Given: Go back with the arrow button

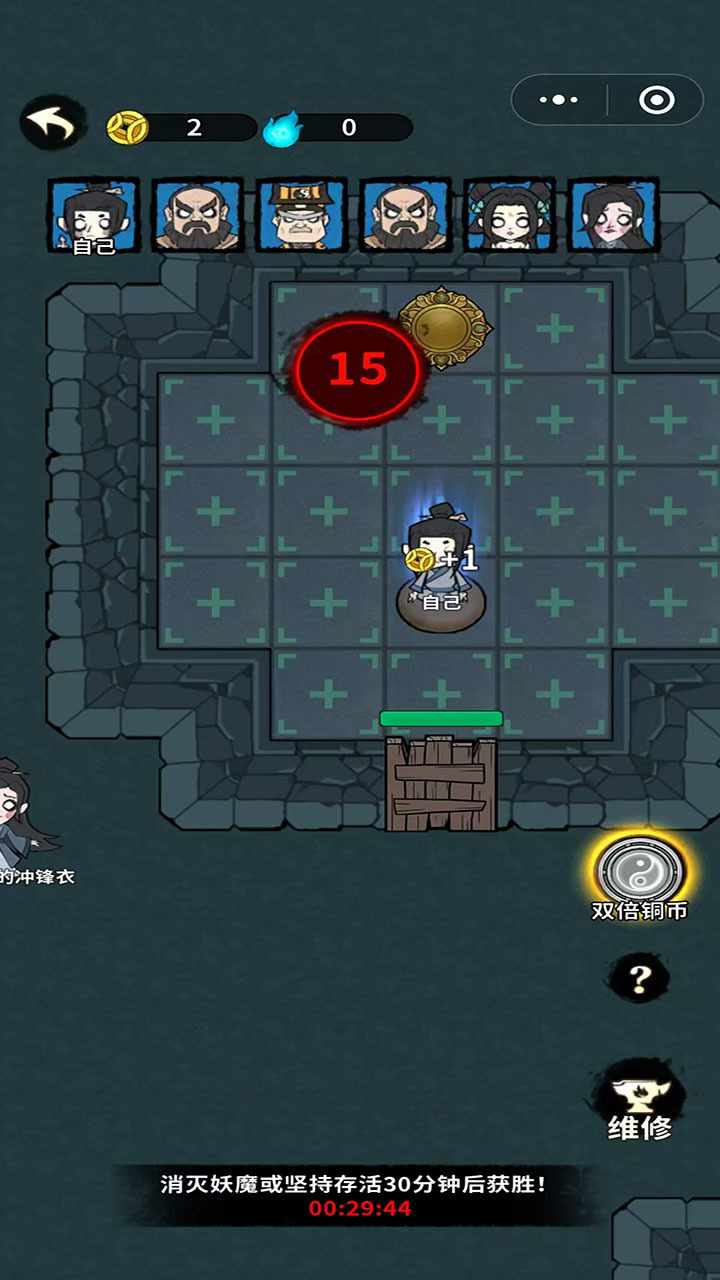Looking at the screenshot, I should (51, 123).
